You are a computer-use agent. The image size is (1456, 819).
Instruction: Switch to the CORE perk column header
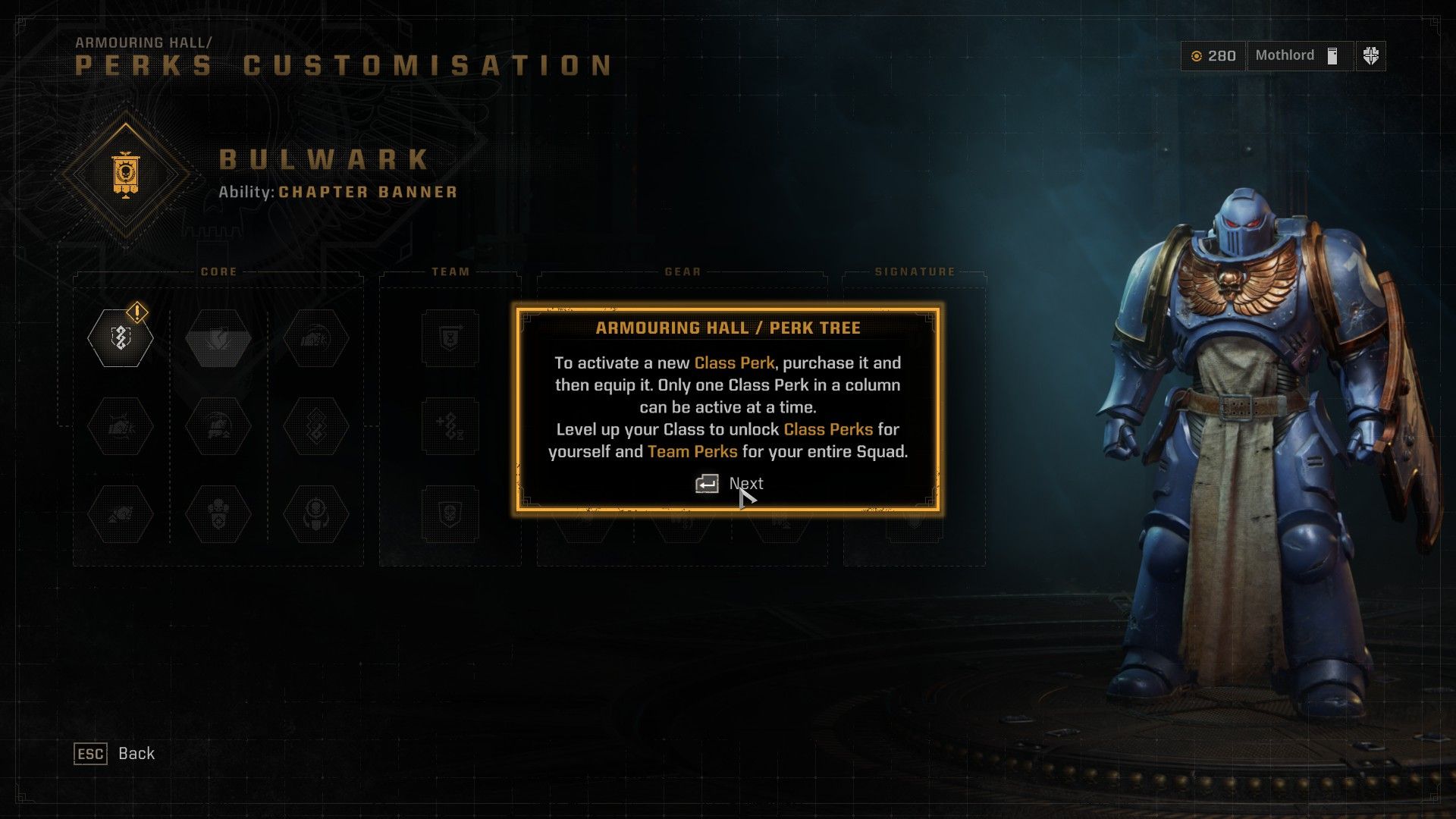219,271
